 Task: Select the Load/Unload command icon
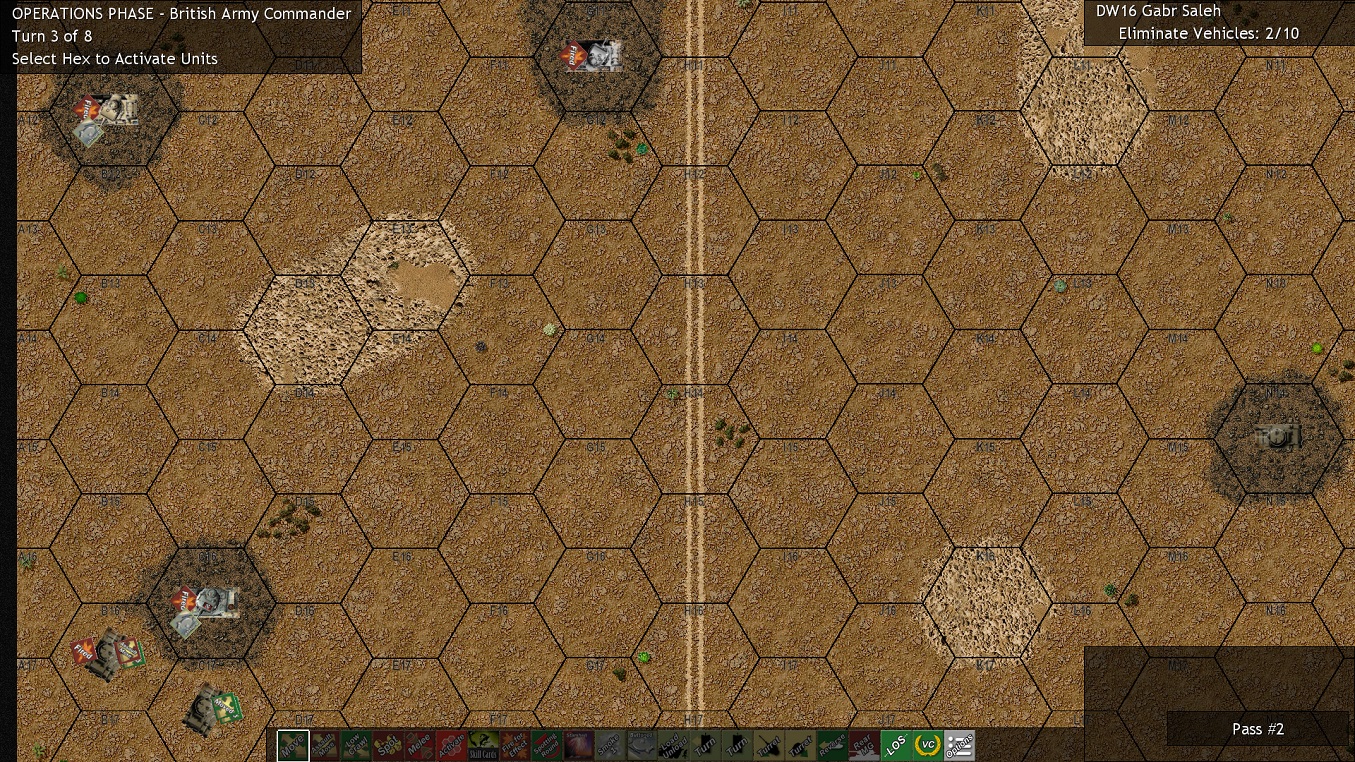(673, 745)
